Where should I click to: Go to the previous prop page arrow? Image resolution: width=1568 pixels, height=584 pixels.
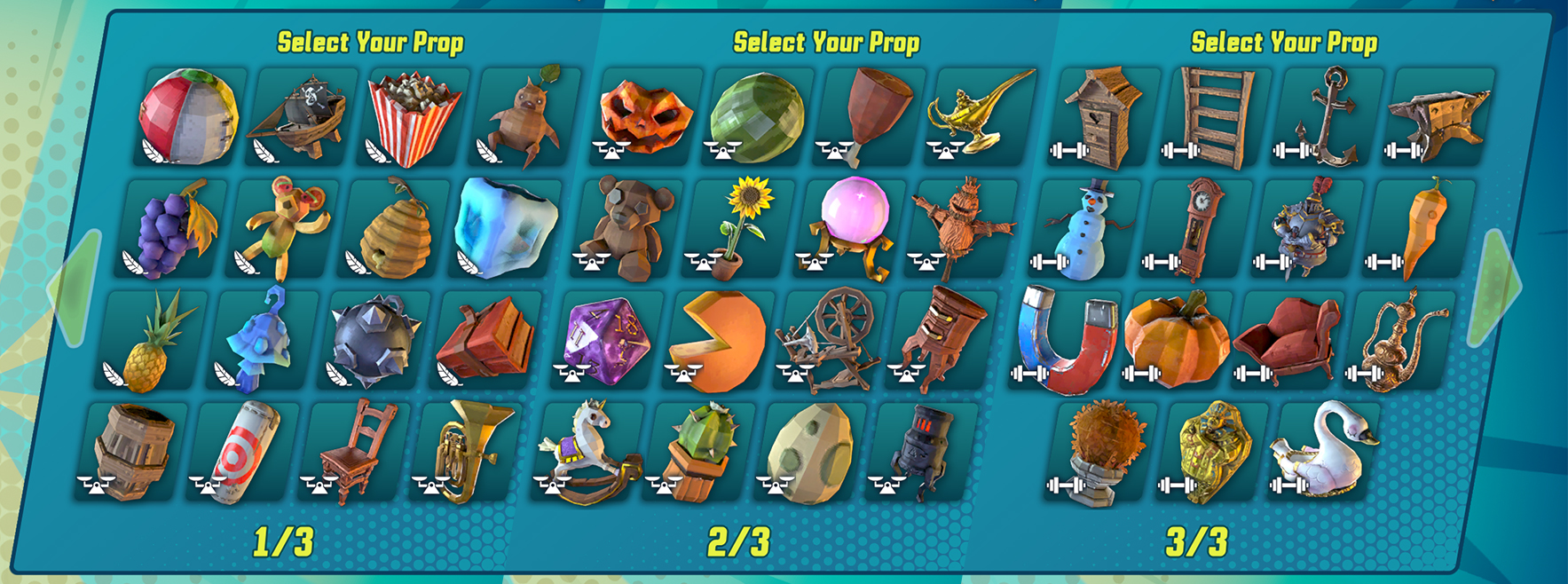coord(75,287)
